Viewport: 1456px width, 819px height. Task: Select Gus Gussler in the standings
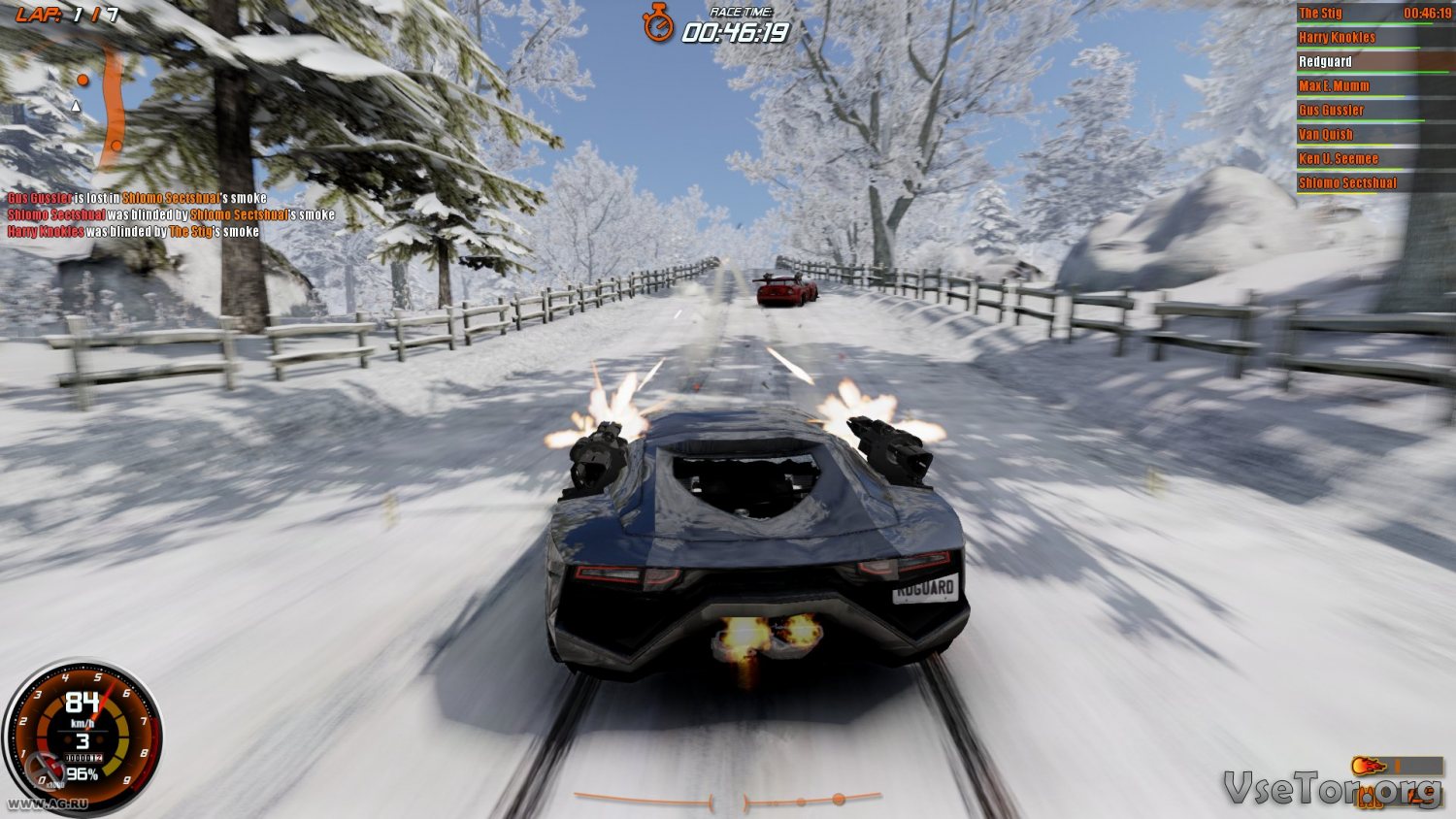coord(1331,111)
